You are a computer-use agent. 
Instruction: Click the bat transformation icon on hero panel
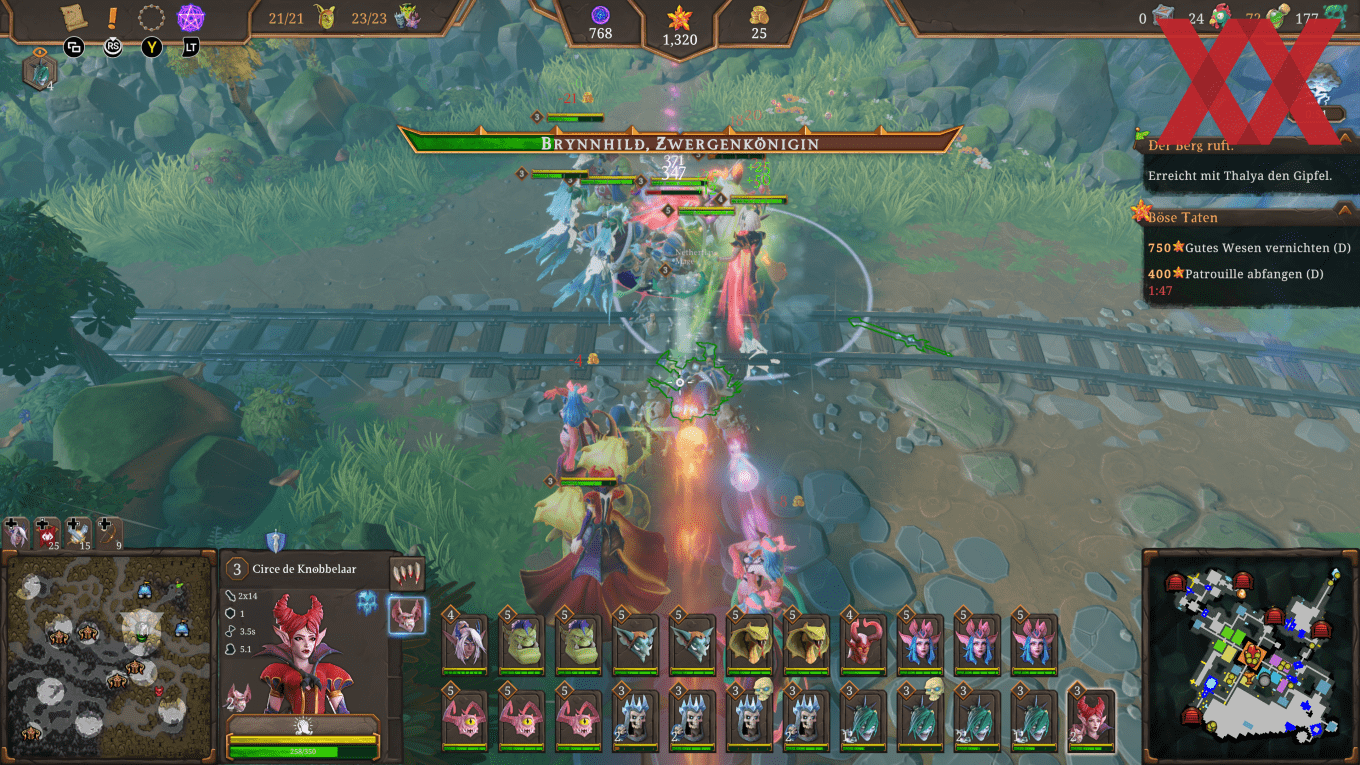408,615
